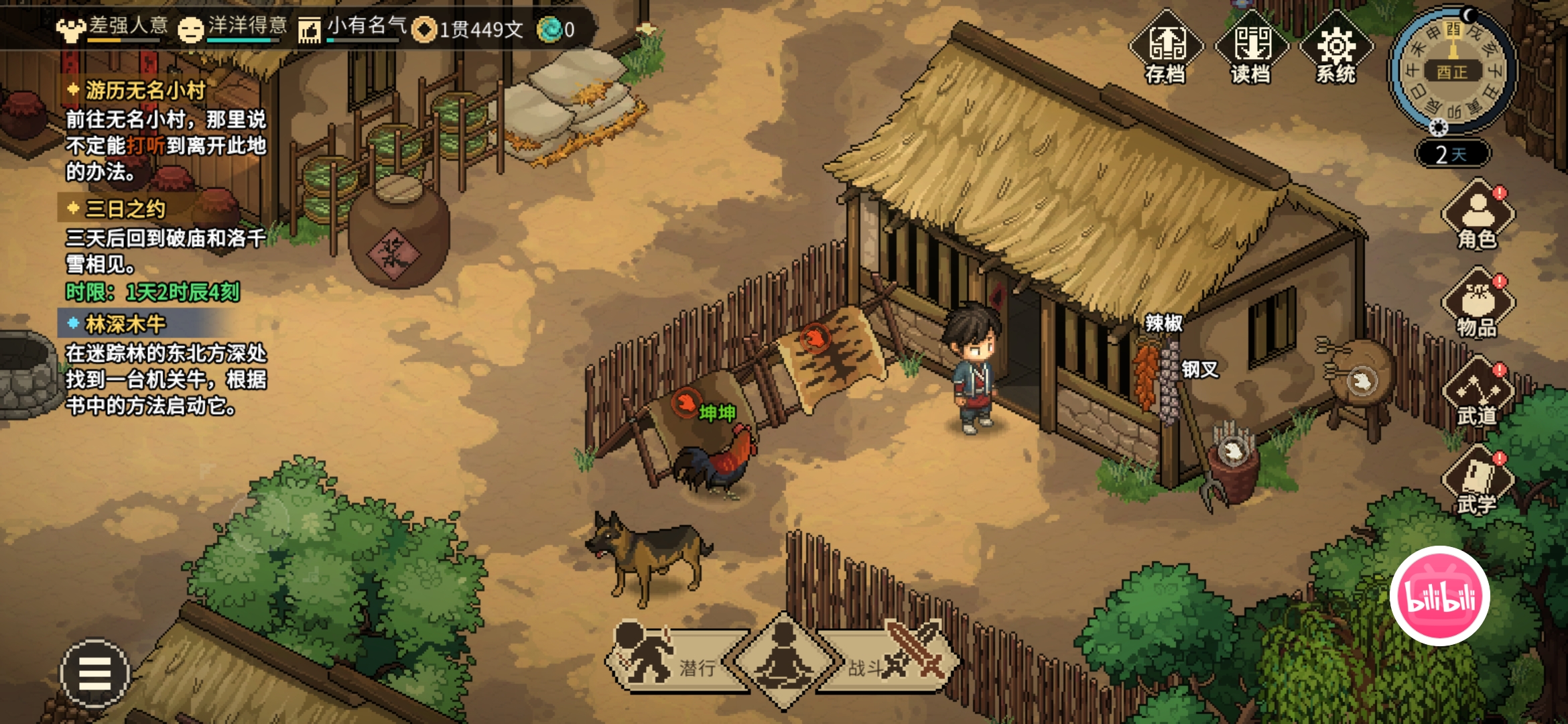Select the 游历无名小村 quest entry
Image resolution: width=1568 pixels, height=724 pixels.
pos(145,90)
